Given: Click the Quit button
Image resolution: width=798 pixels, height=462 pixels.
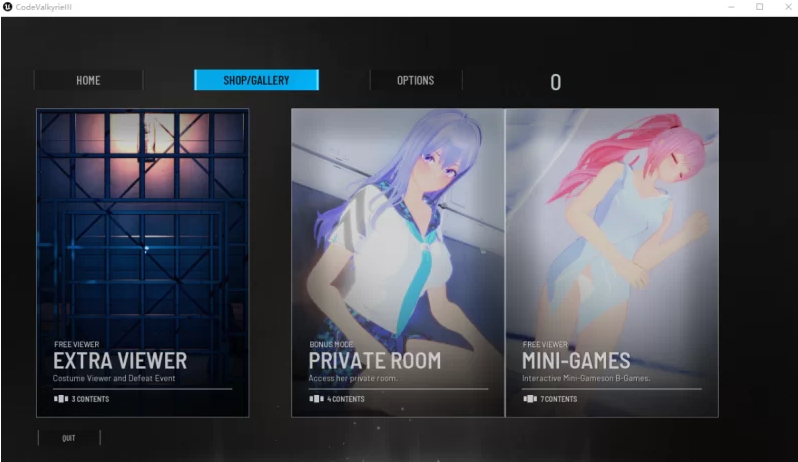Looking at the screenshot, I should point(69,438).
